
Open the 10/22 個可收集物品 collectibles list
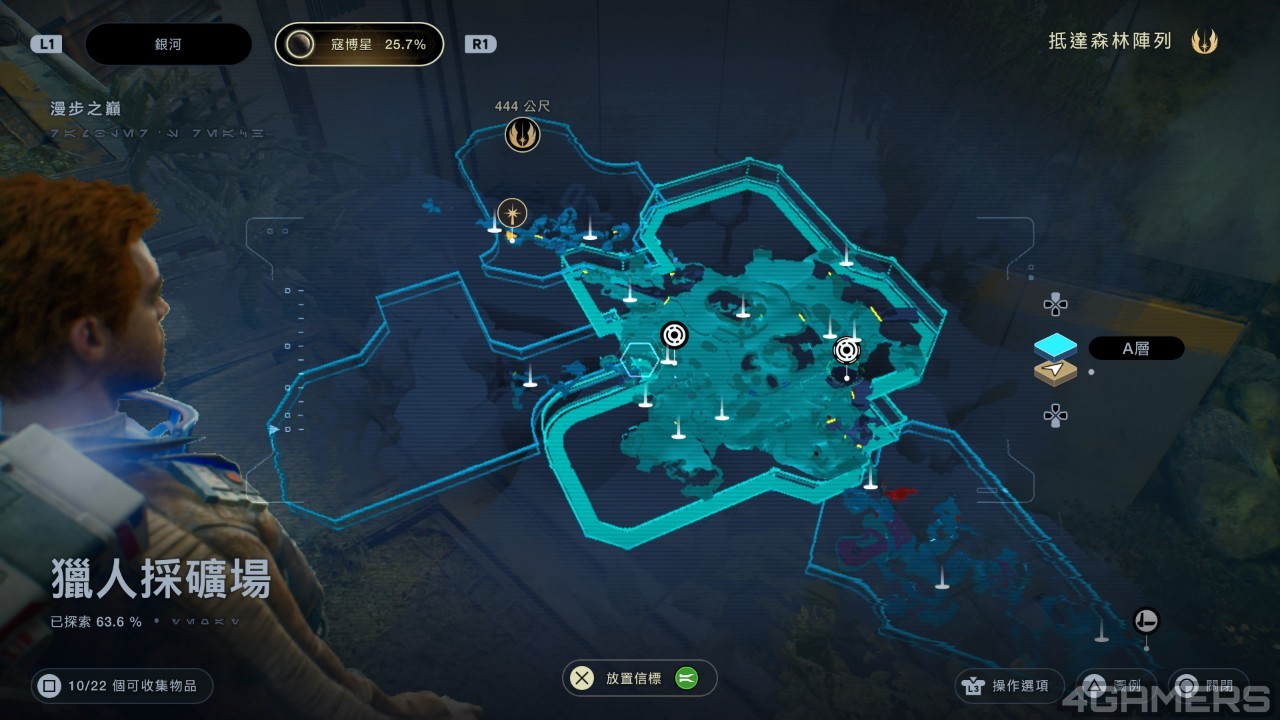click(122, 686)
